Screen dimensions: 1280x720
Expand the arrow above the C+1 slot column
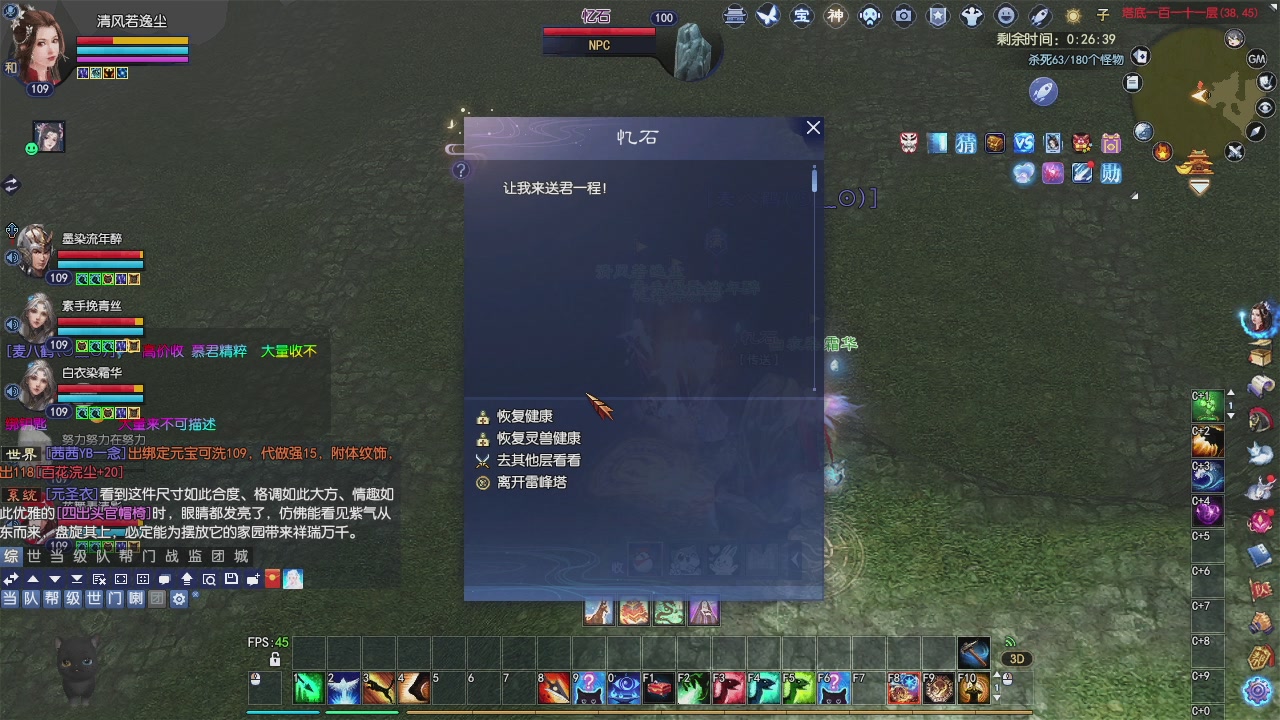(1231, 393)
